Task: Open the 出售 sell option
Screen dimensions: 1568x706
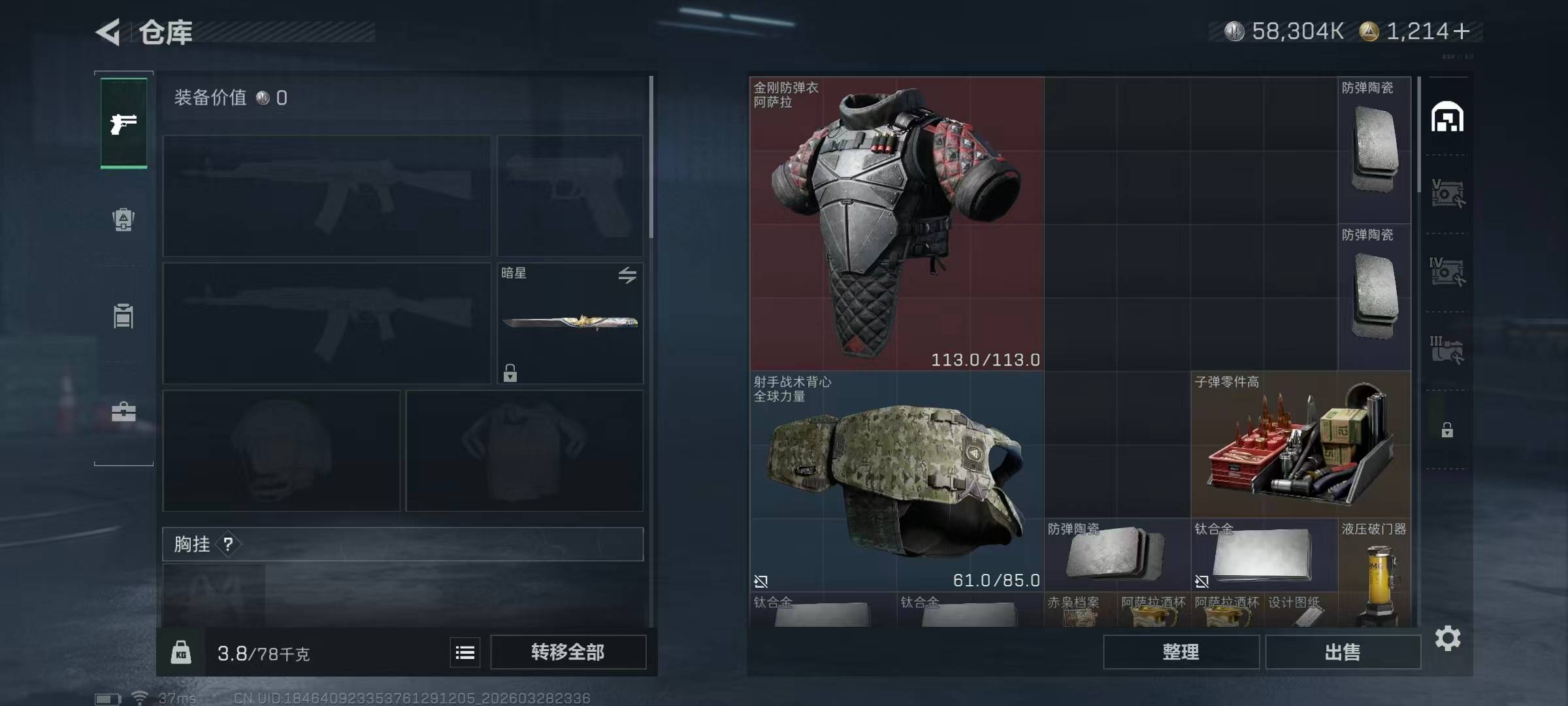Action: 1343,652
